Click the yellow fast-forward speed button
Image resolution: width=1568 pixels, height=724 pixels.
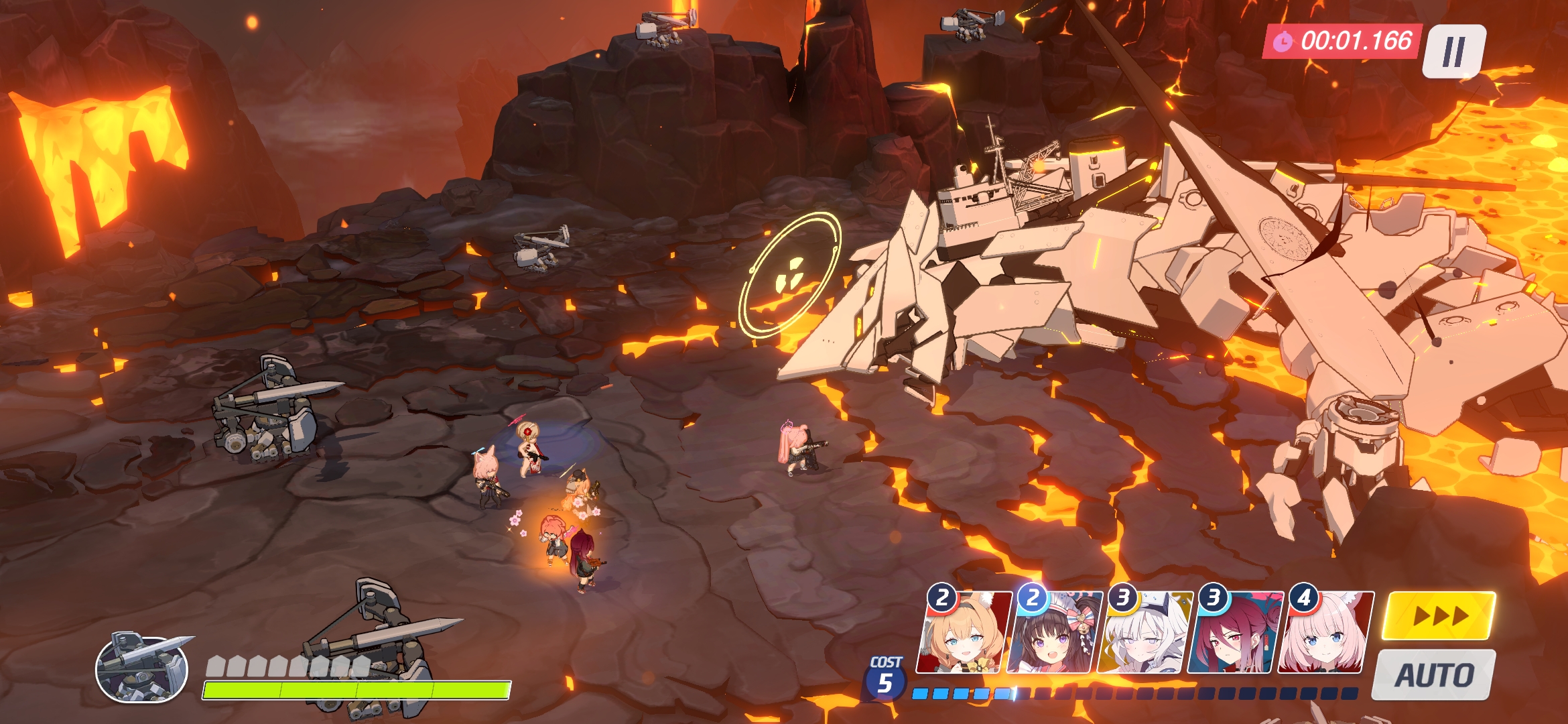pyautogui.click(x=1439, y=615)
